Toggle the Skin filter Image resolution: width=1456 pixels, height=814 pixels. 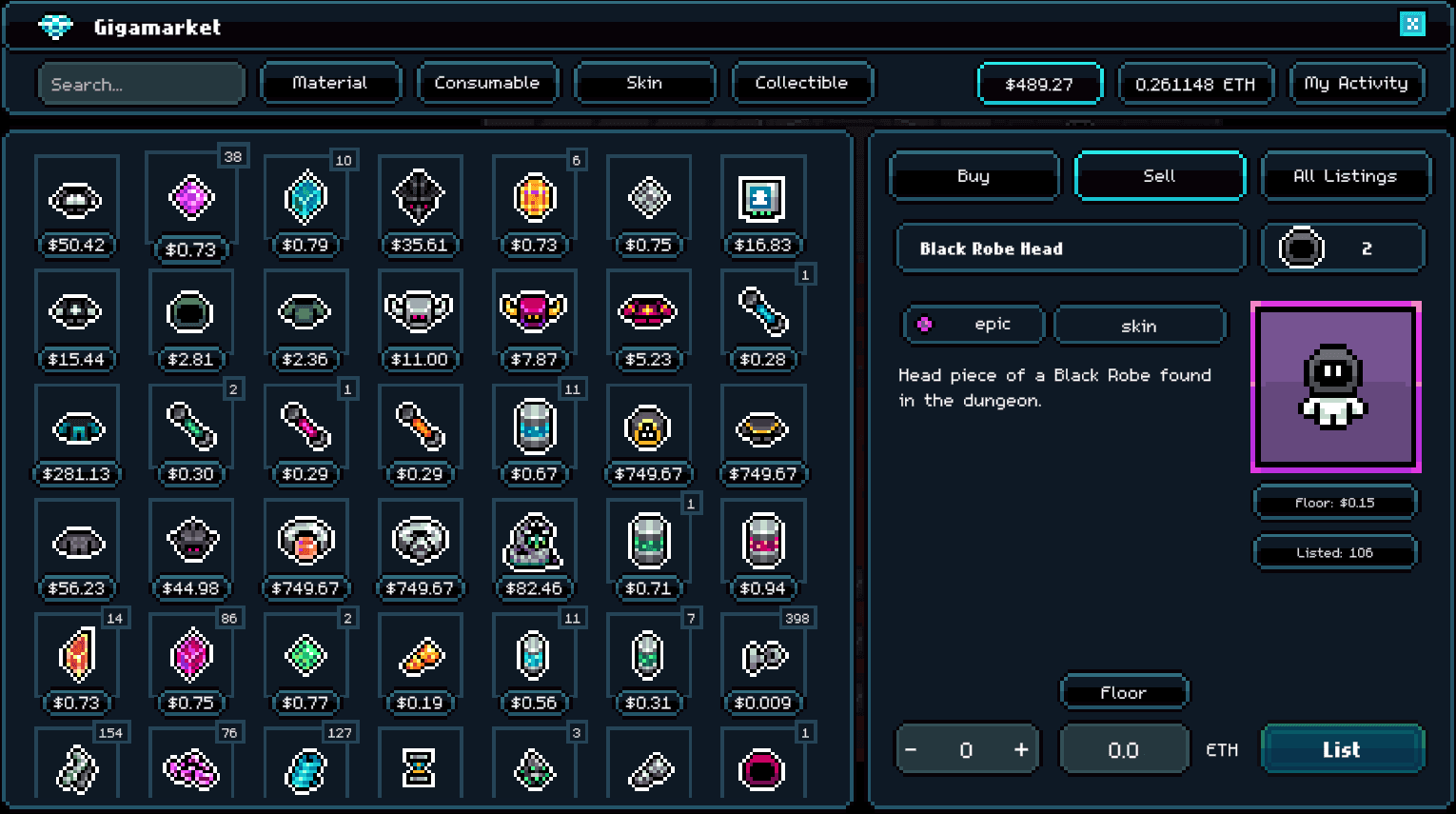tap(644, 83)
